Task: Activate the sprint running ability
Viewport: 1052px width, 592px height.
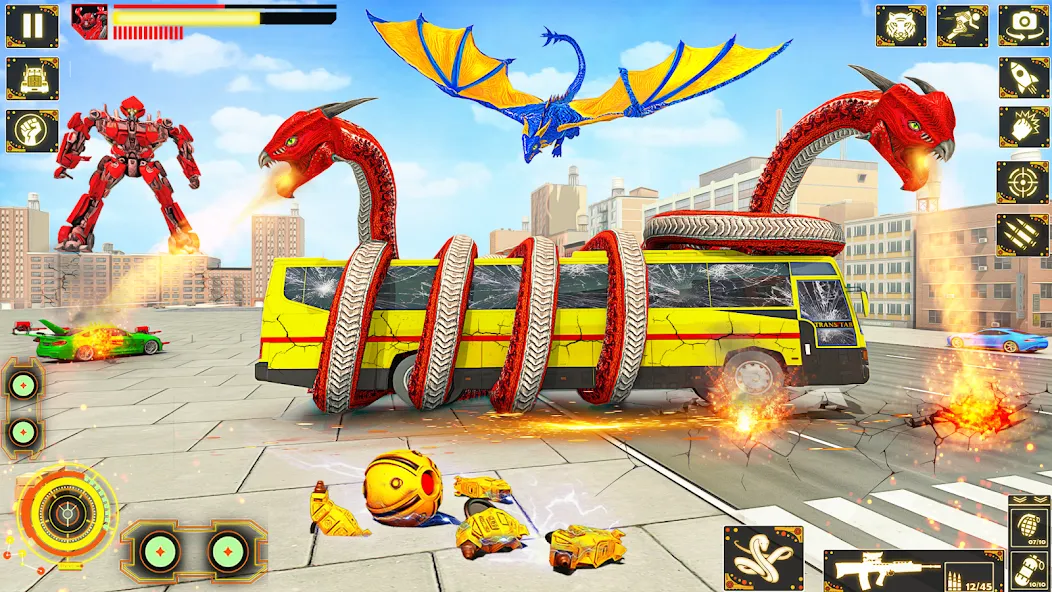Action: [x=961, y=26]
